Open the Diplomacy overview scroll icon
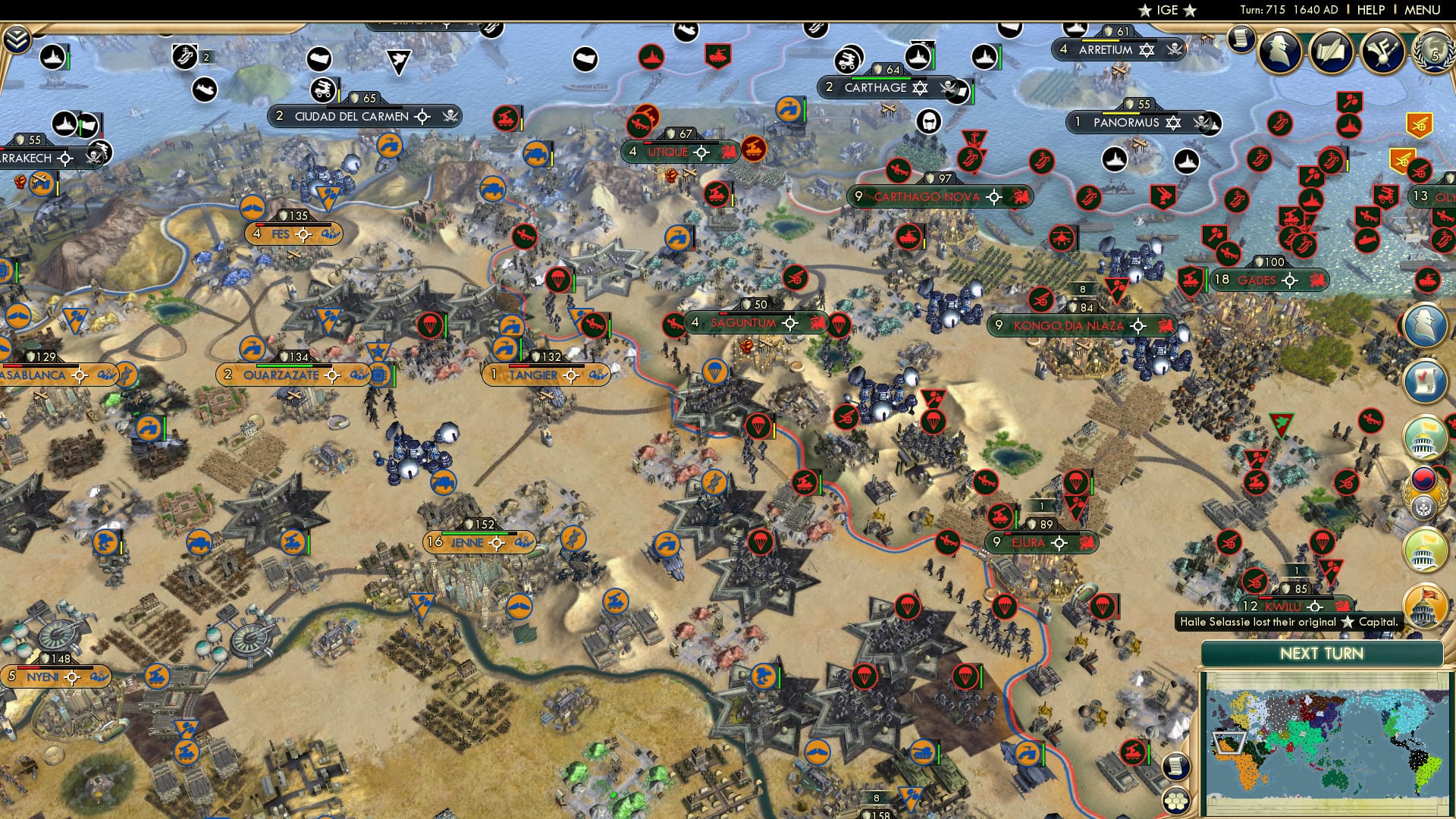Viewport: 1456px width, 819px height. [1332, 52]
